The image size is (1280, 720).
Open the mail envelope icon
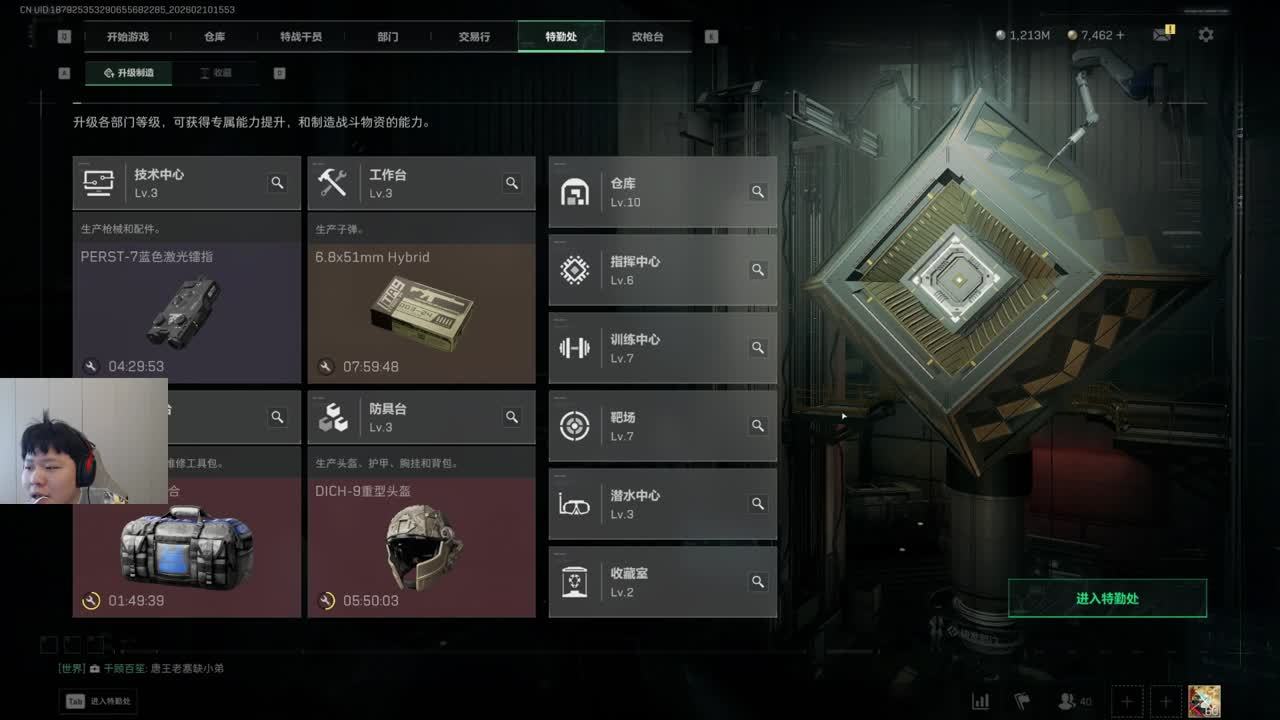[1161, 35]
